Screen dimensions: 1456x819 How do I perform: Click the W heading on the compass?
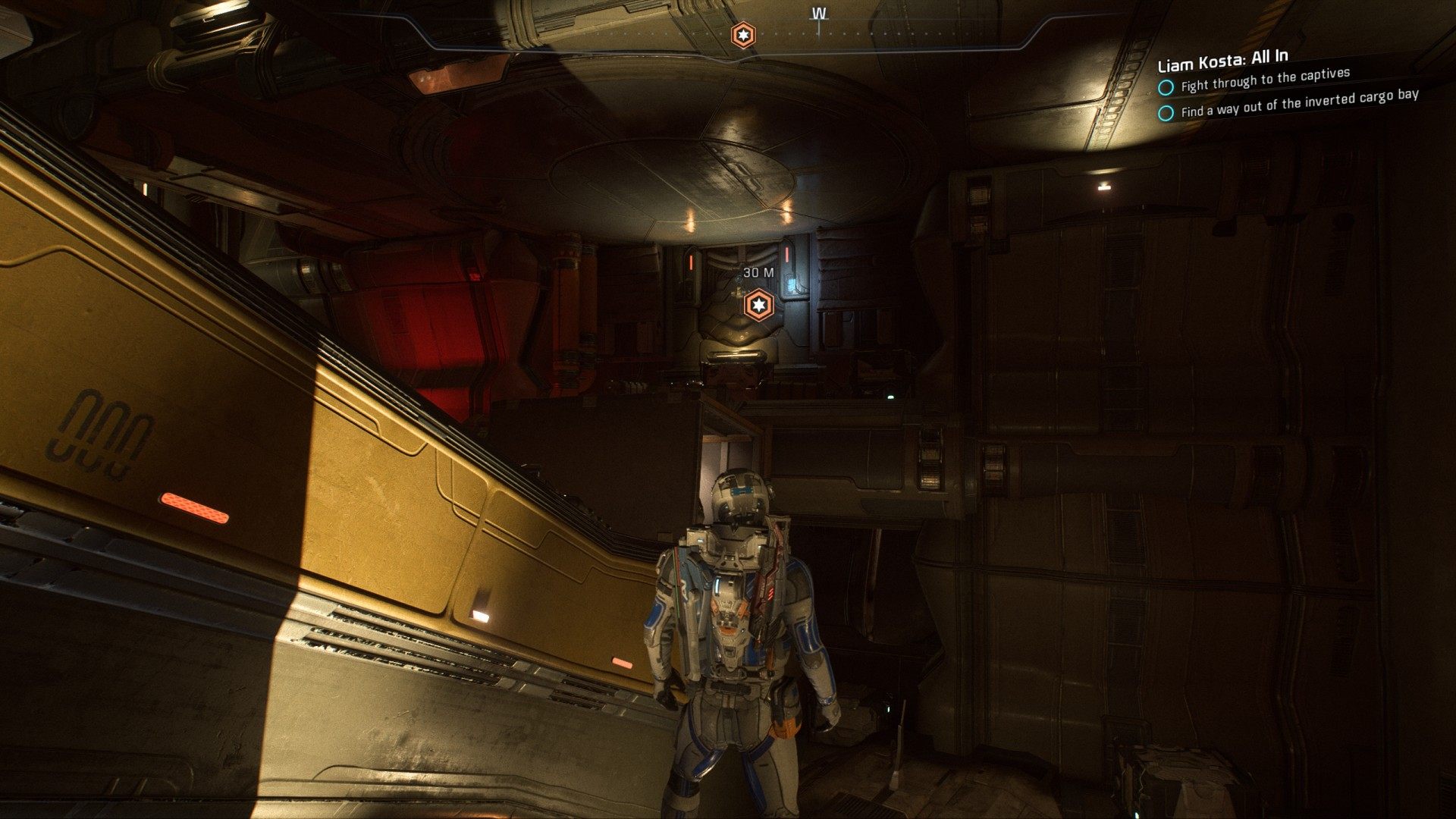819,14
